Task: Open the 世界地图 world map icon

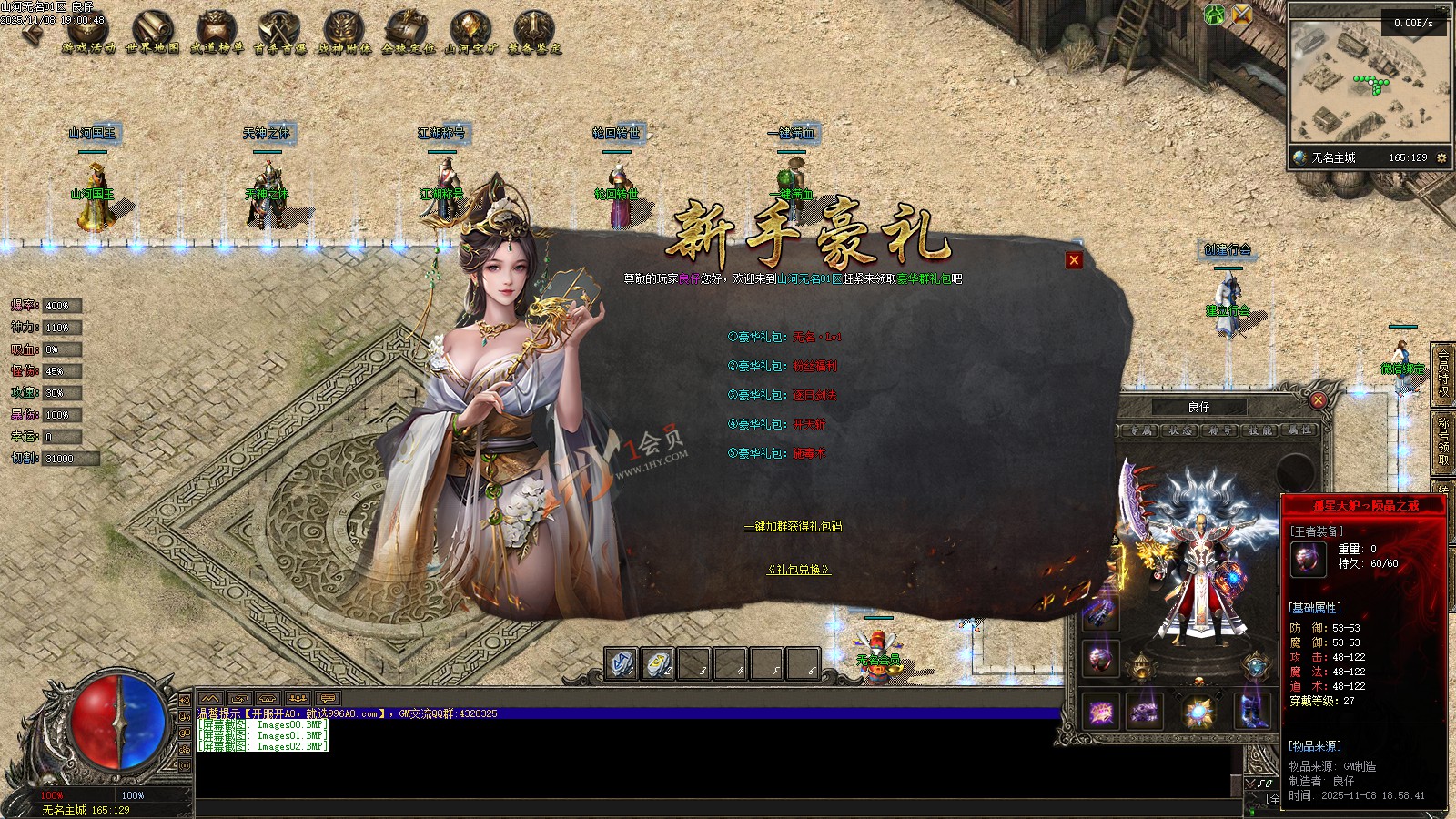Action: (x=152, y=32)
